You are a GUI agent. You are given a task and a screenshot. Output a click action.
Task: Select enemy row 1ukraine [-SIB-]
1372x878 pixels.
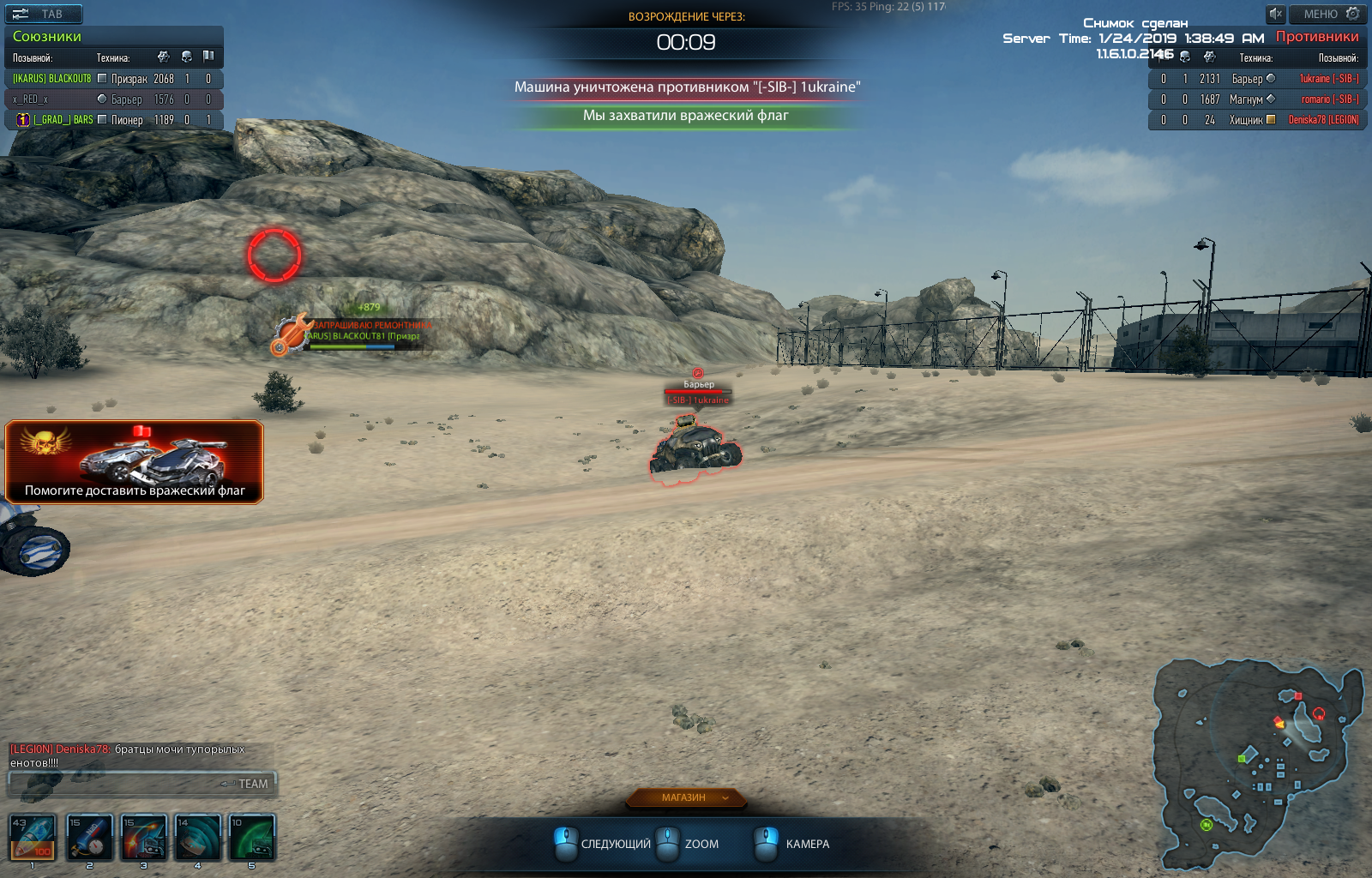point(1257,79)
